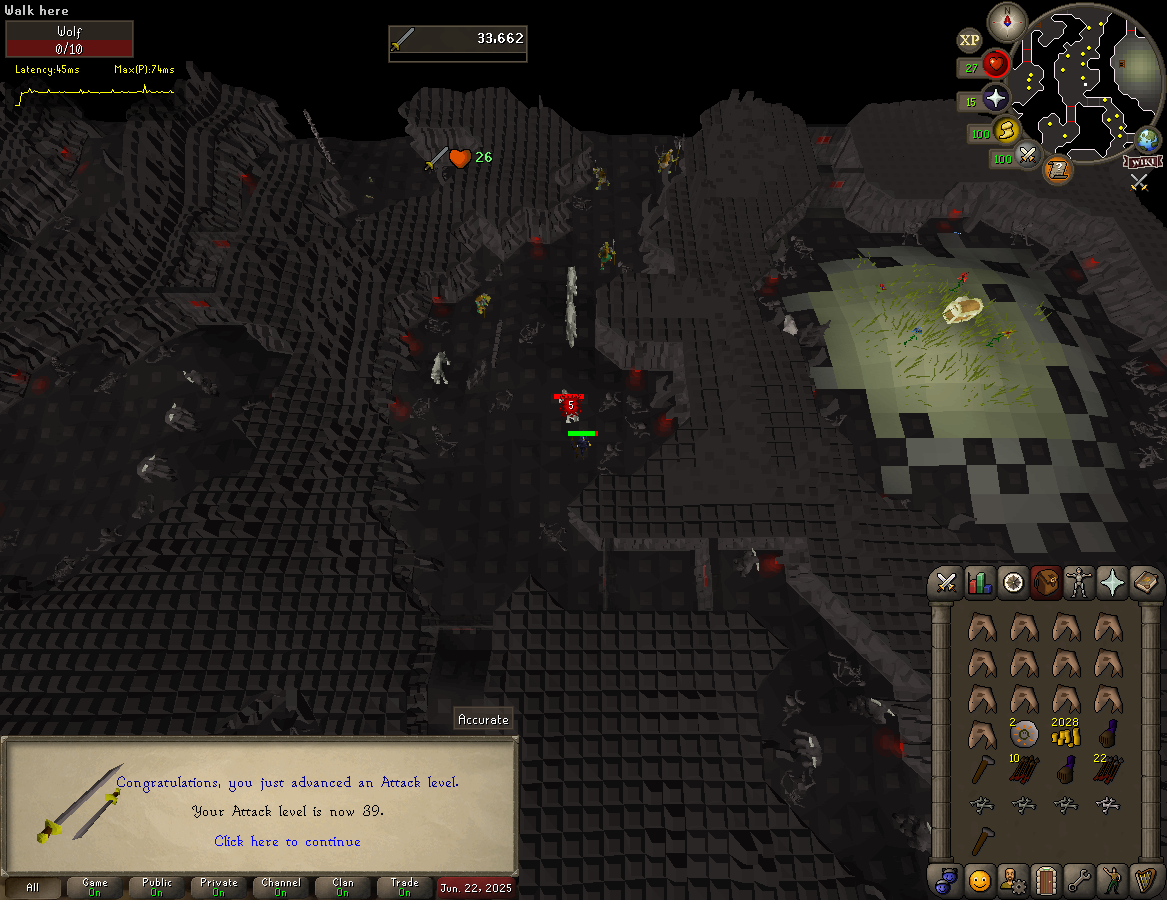Toggle run using the energy boot orb
Image resolution: width=1167 pixels, height=900 pixels.
[x=1006, y=130]
